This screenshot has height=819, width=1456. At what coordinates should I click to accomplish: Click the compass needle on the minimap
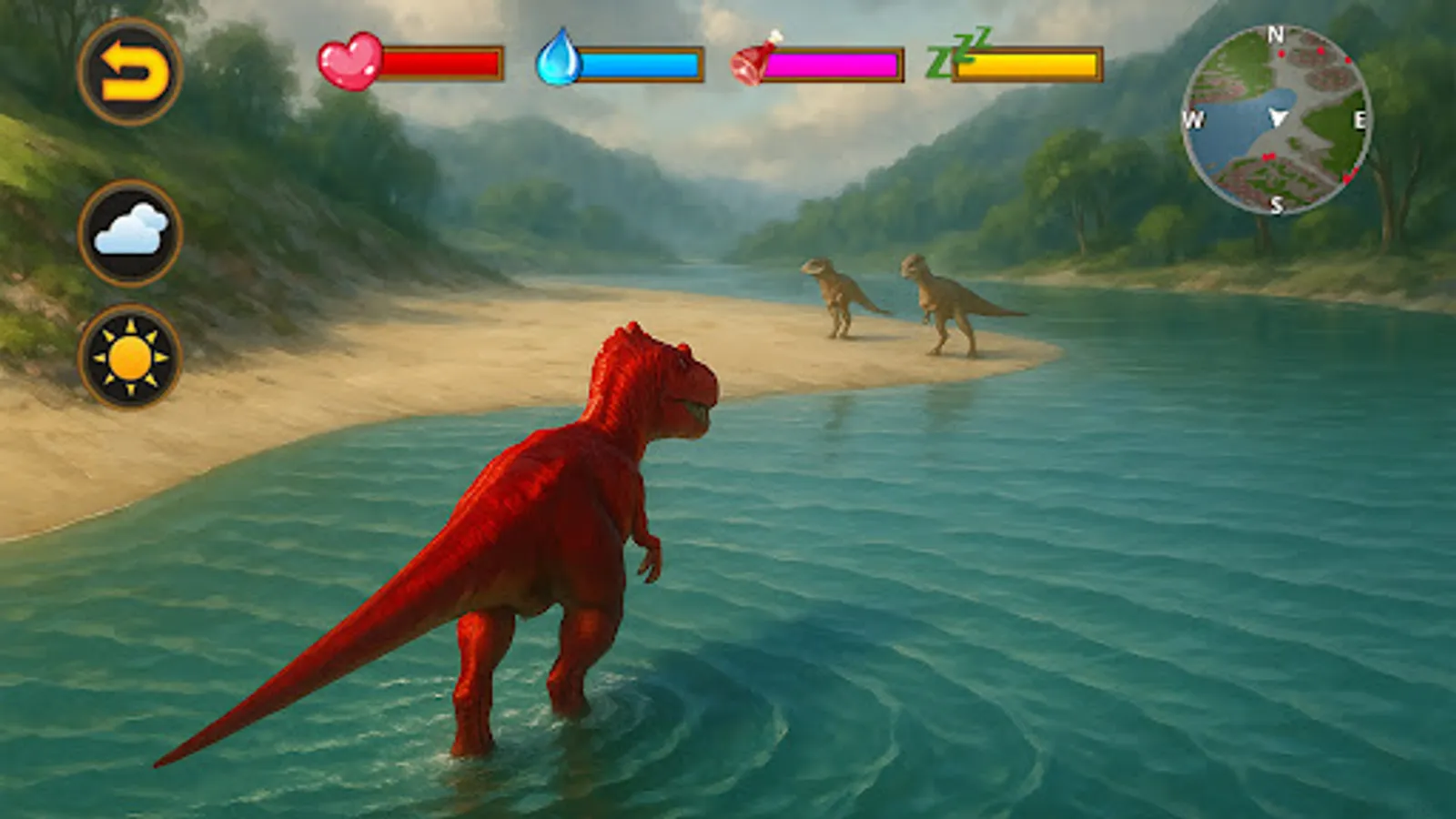pyautogui.click(x=1278, y=118)
